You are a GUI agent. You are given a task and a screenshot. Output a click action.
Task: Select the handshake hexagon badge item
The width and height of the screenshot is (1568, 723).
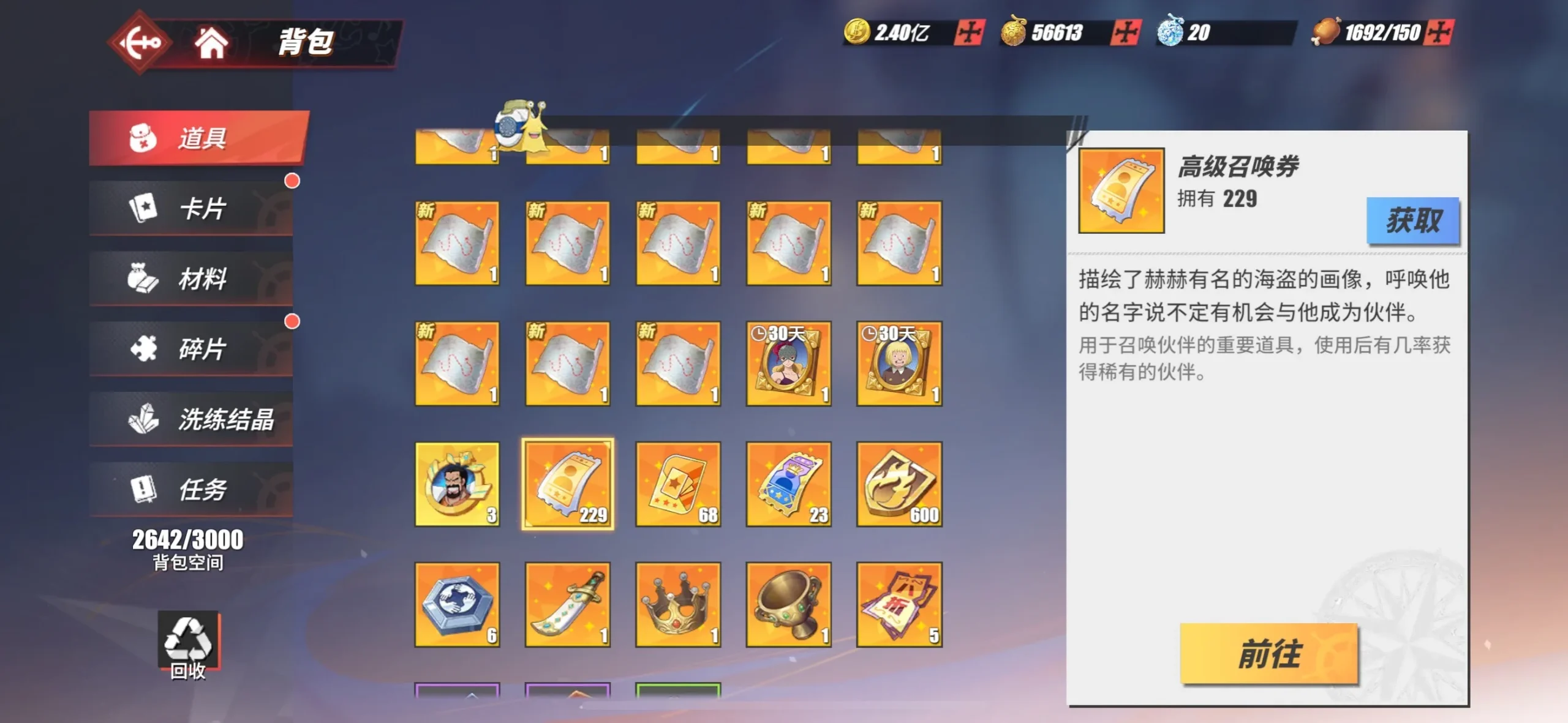point(457,604)
